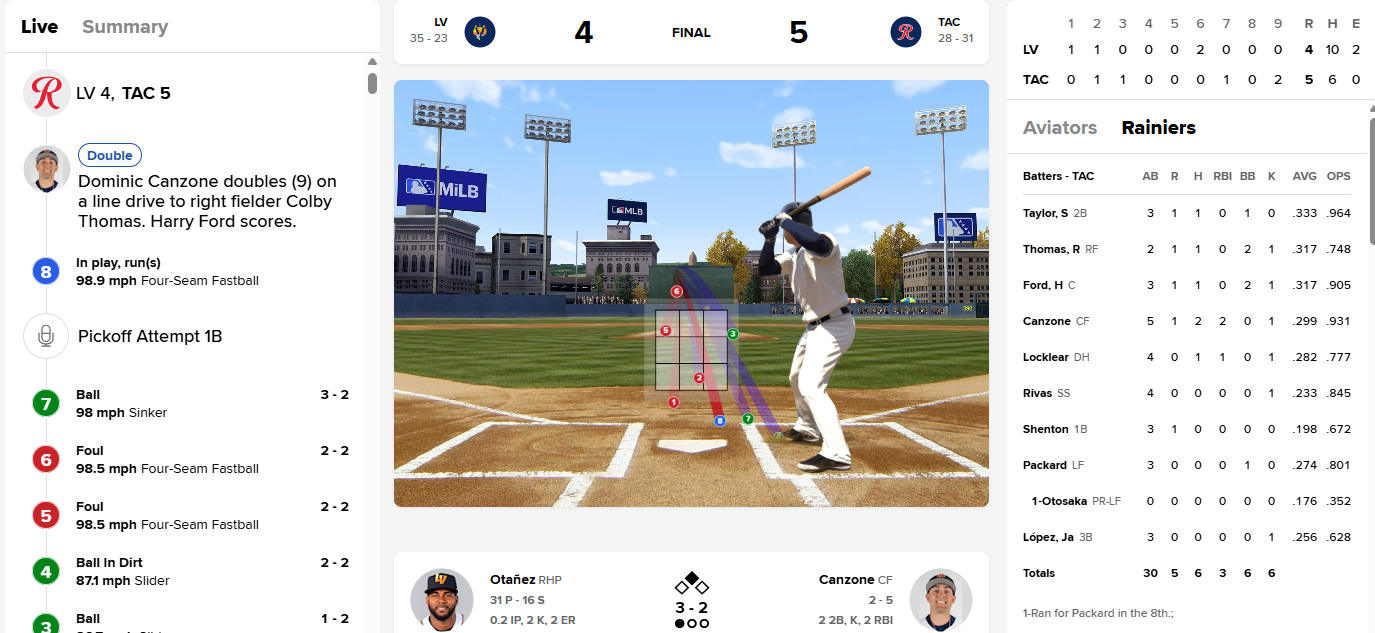This screenshot has height=633, width=1375.
Task: Click the green pitch 3 marker
Action: pyautogui.click(x=733, y=333)
